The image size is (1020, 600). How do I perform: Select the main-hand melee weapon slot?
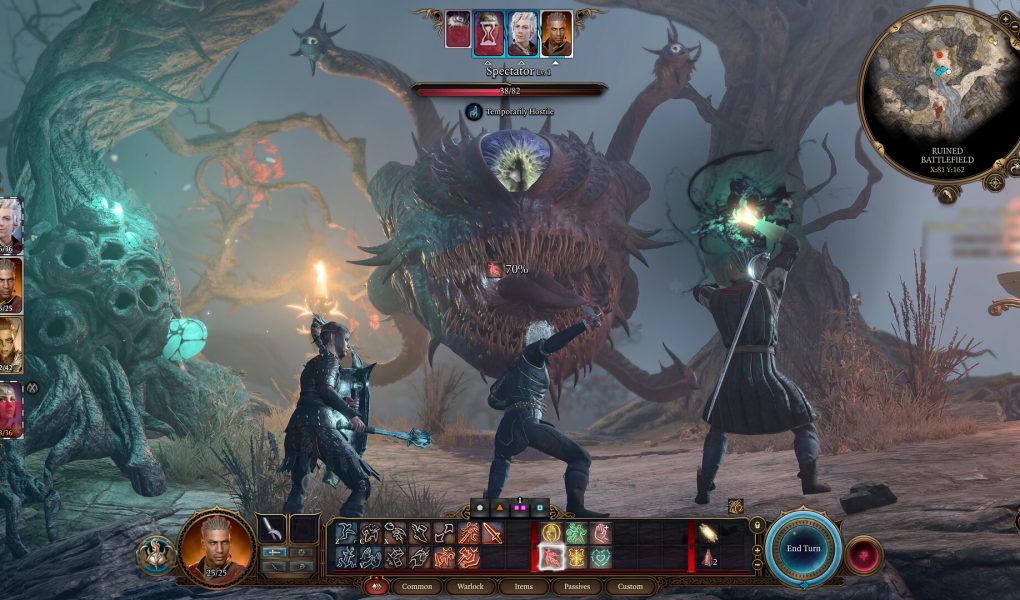(x=272, y=529)
